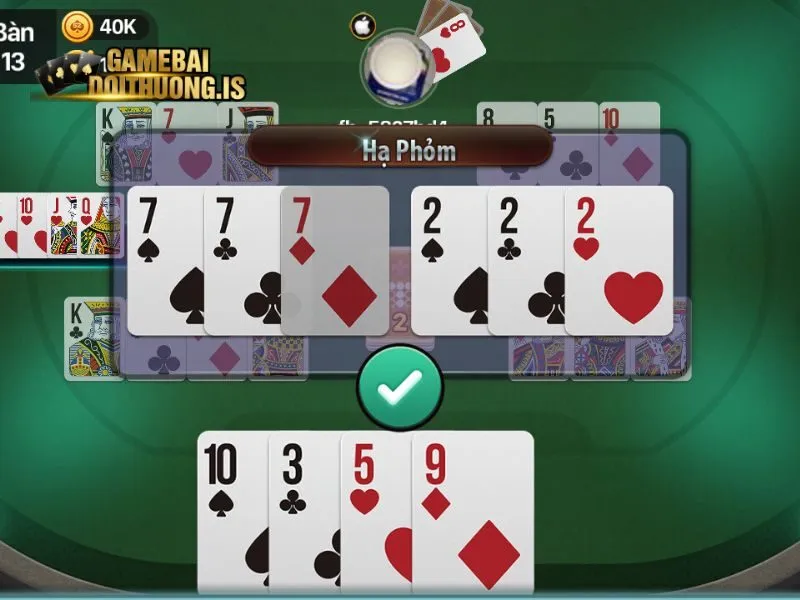Viewport: 800px width, 600px height.
Task: Select the 7 of clubs meld card
Action: pyautogui.click(x=240, y=260)
